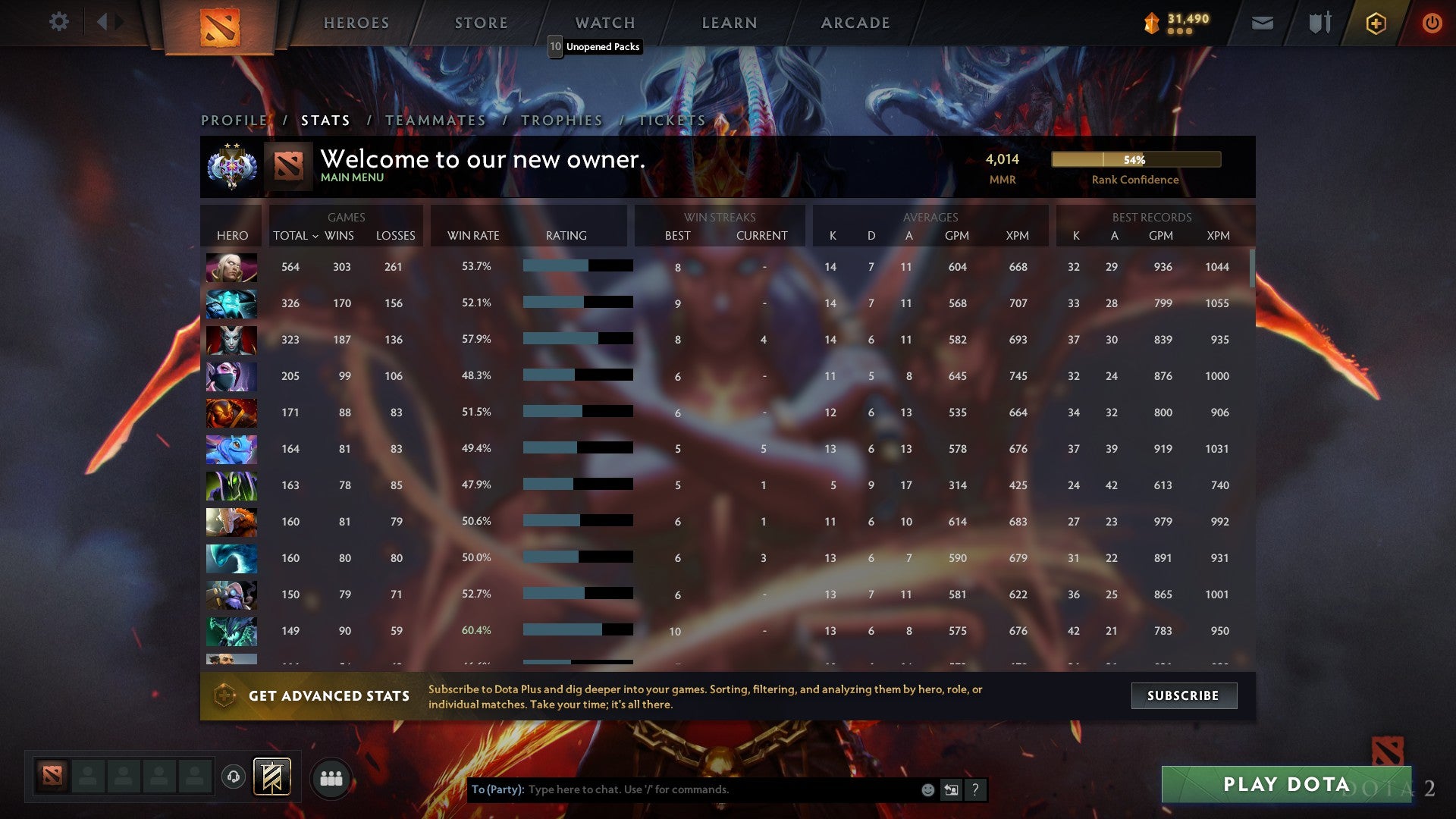1456x819 pixels.
Task: Click SUBSCRIBE for Dota Plus
Action: pos(1183,695)
